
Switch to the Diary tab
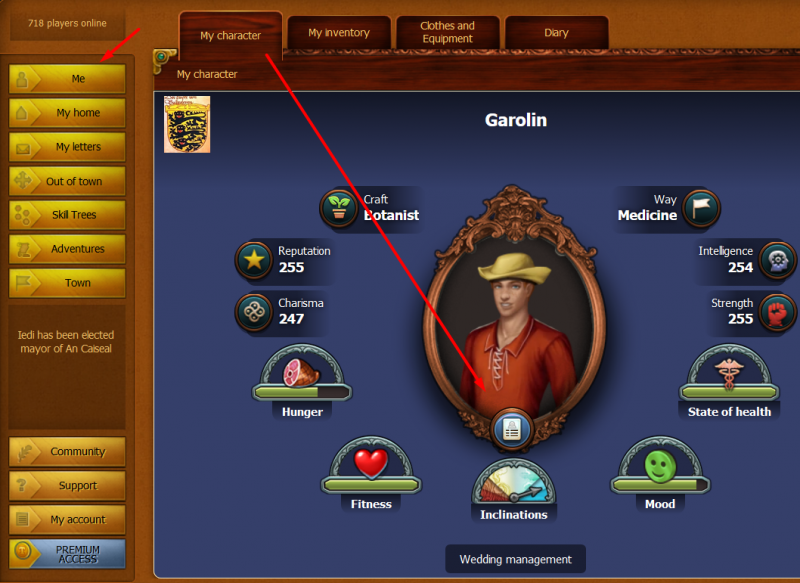tap(556, 33)
